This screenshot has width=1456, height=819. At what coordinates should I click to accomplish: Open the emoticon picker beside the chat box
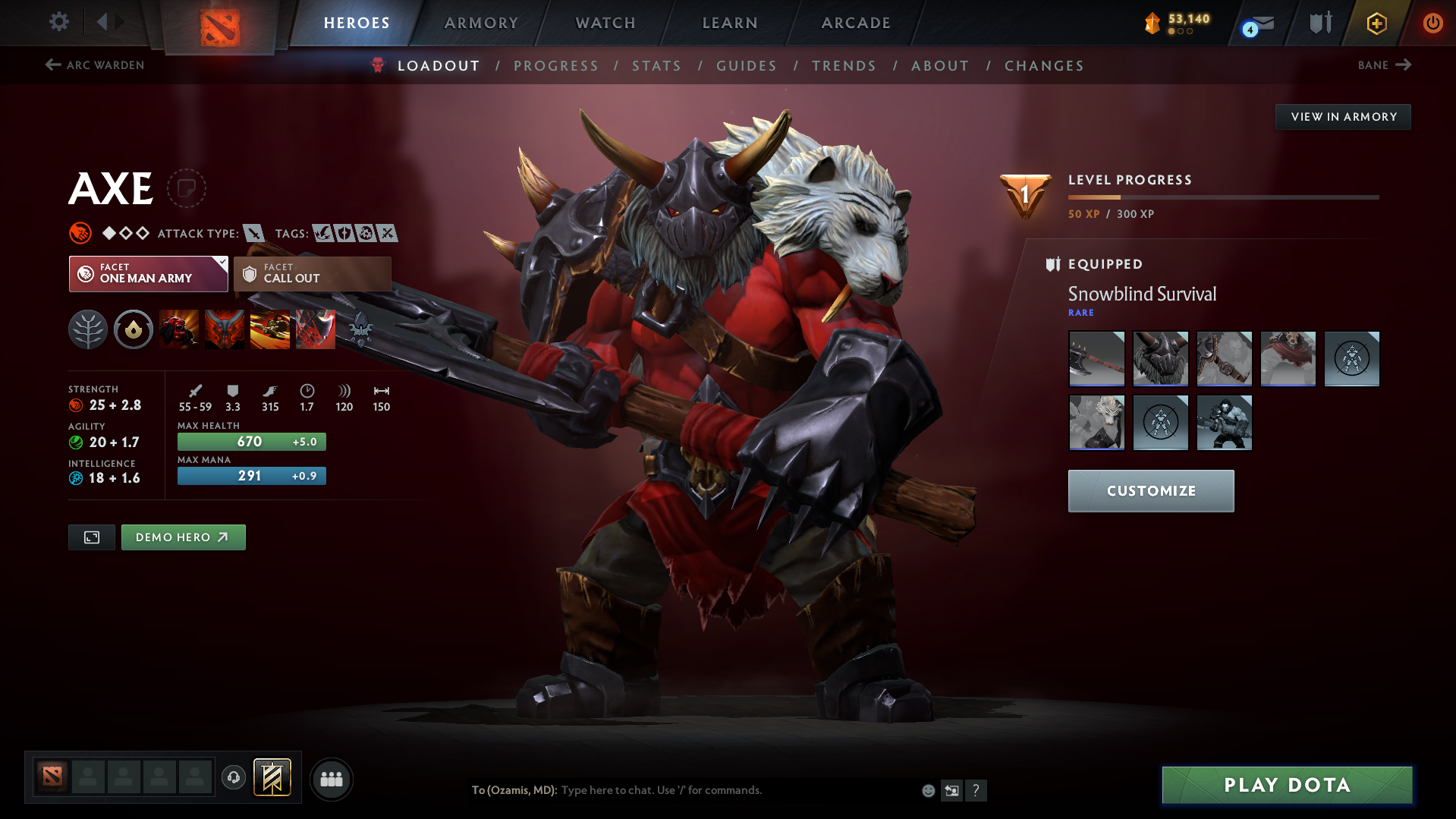[x=927, y=789]
